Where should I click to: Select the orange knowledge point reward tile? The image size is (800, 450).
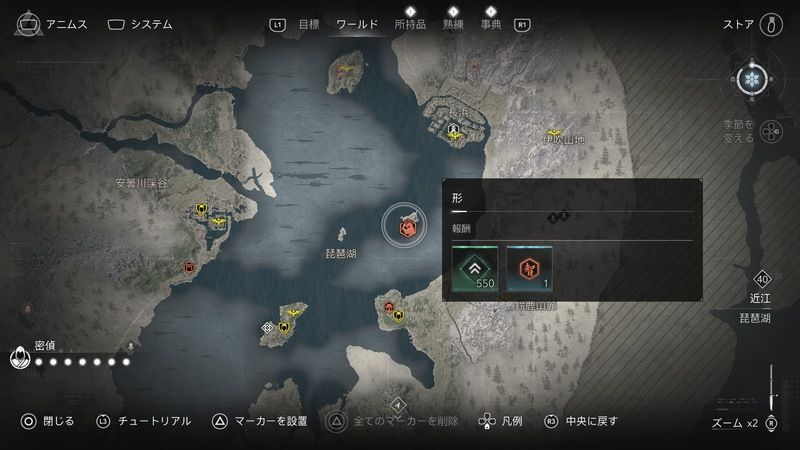pyautogui.click(x=529, y=270)
